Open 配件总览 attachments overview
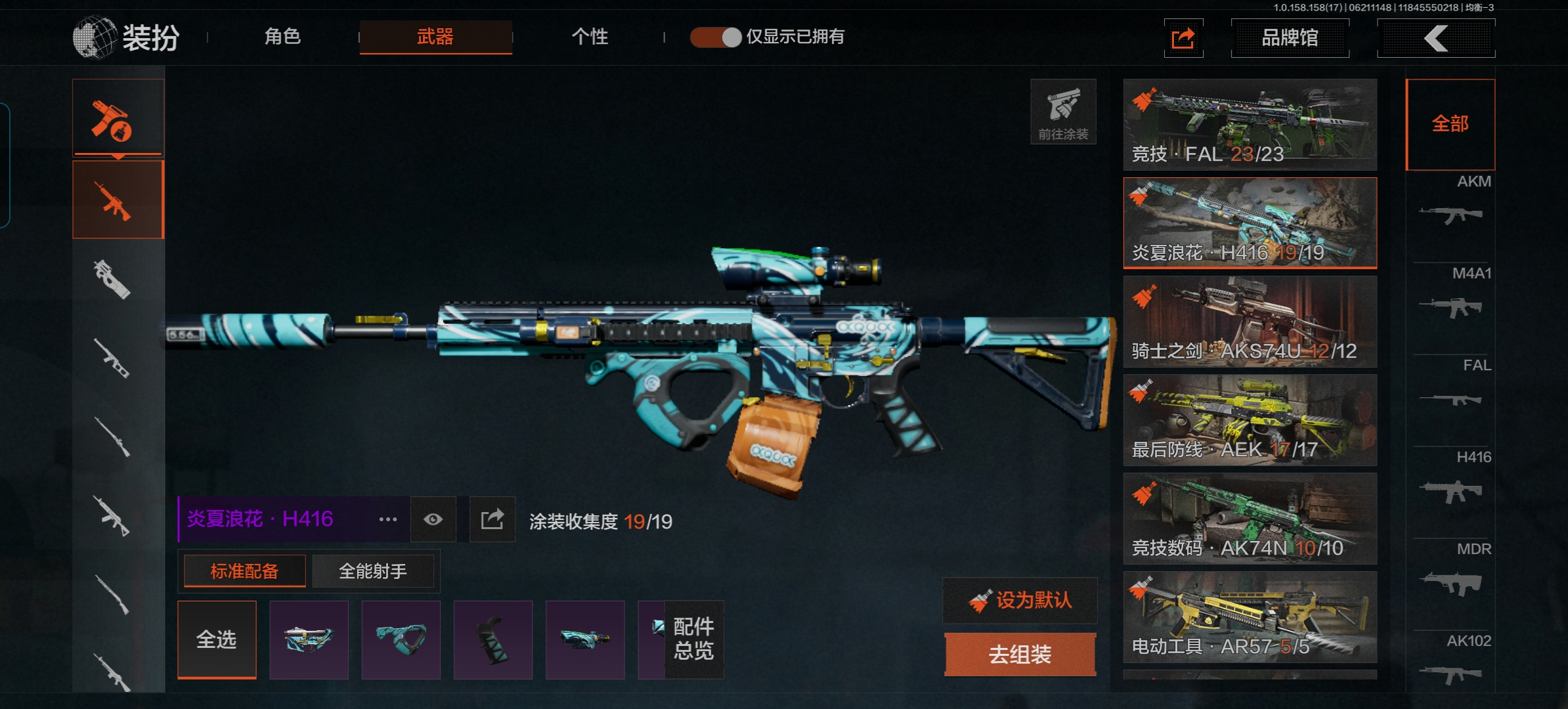1568x709 pixels. click(x=693, y=639)
